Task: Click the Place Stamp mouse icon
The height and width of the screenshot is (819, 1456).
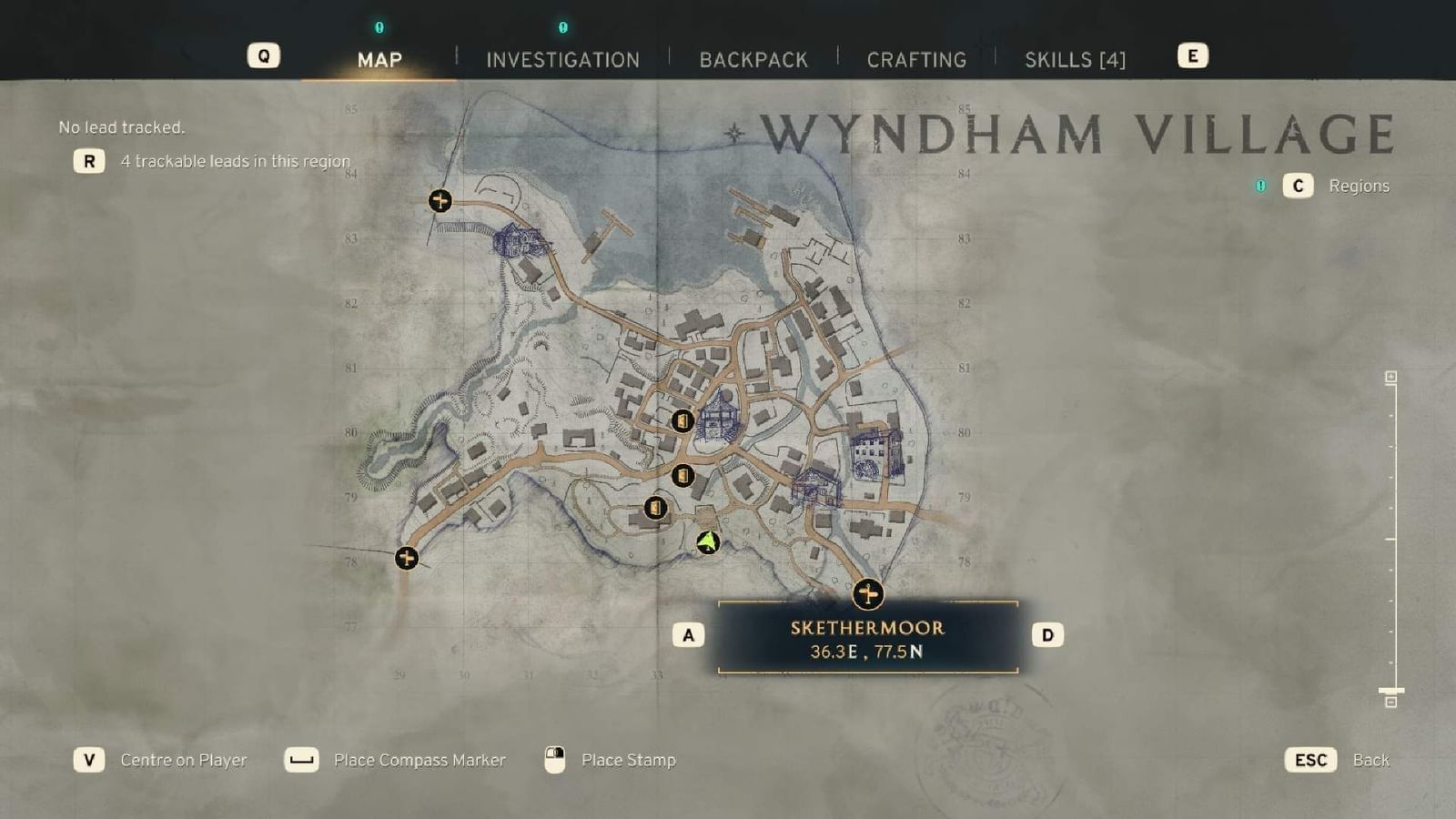Action: [553, 759]
